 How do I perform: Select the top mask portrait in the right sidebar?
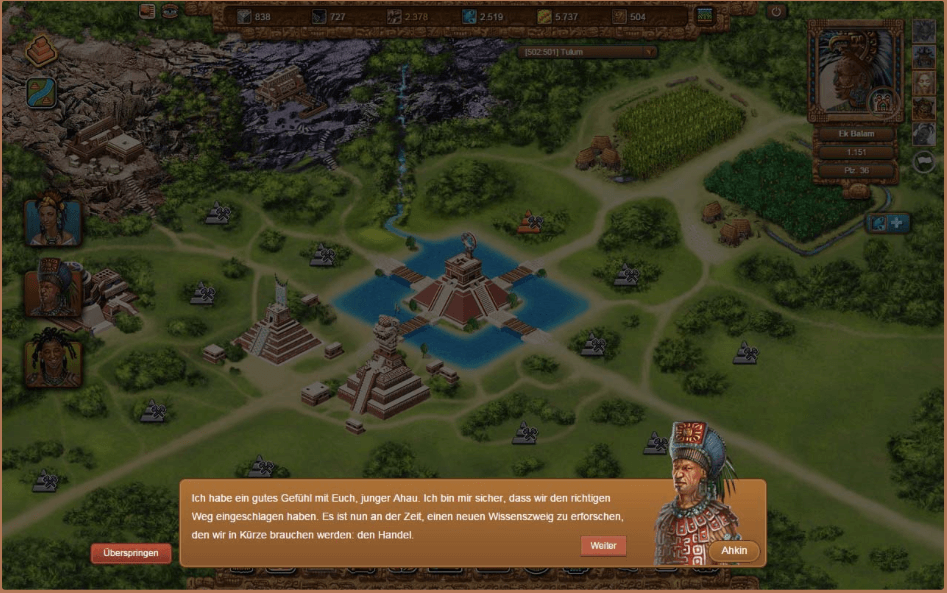pyautogui.click(x=924, y=31)
